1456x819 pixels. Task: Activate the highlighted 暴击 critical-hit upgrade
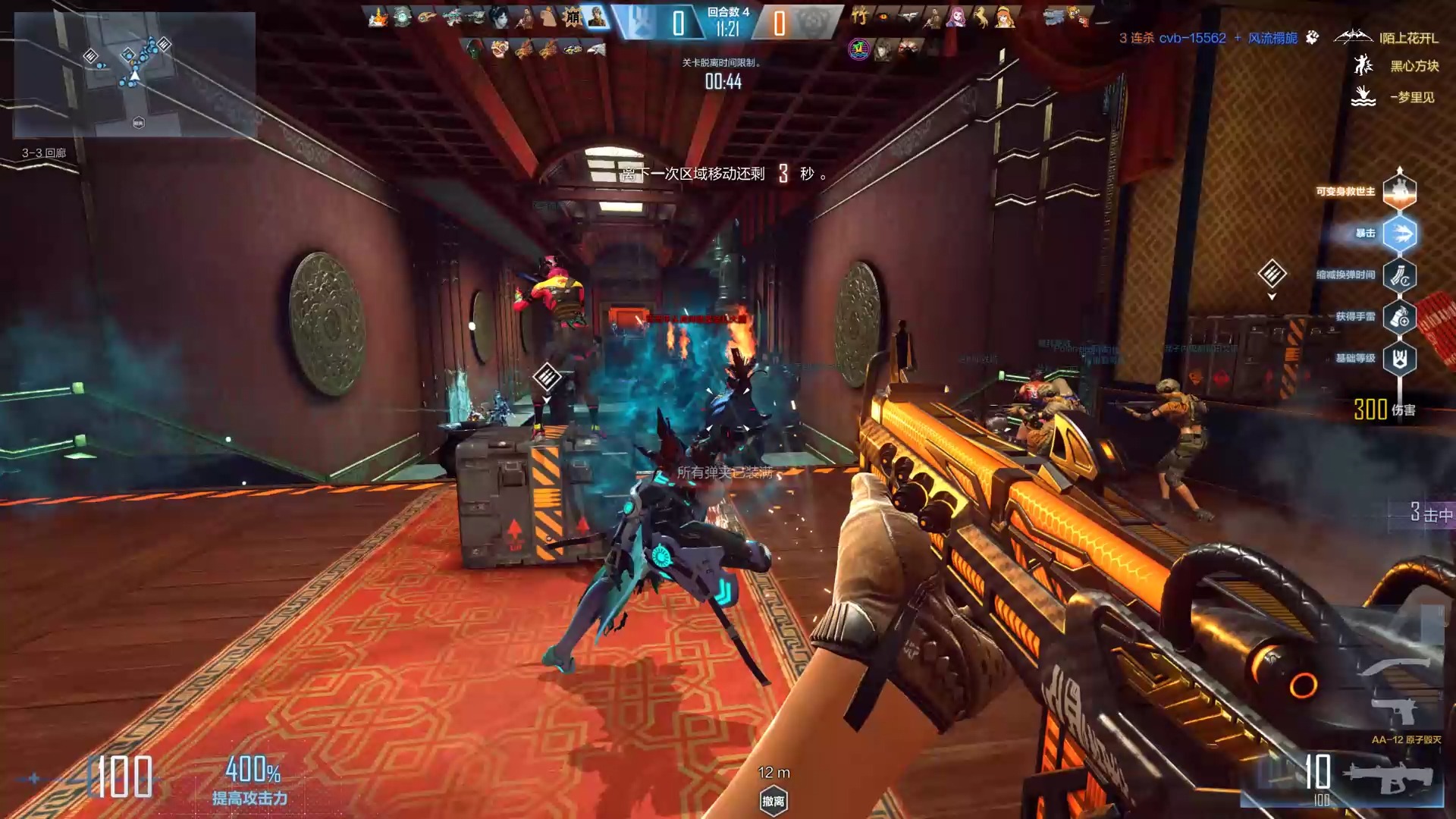[x=1399, y=234]
